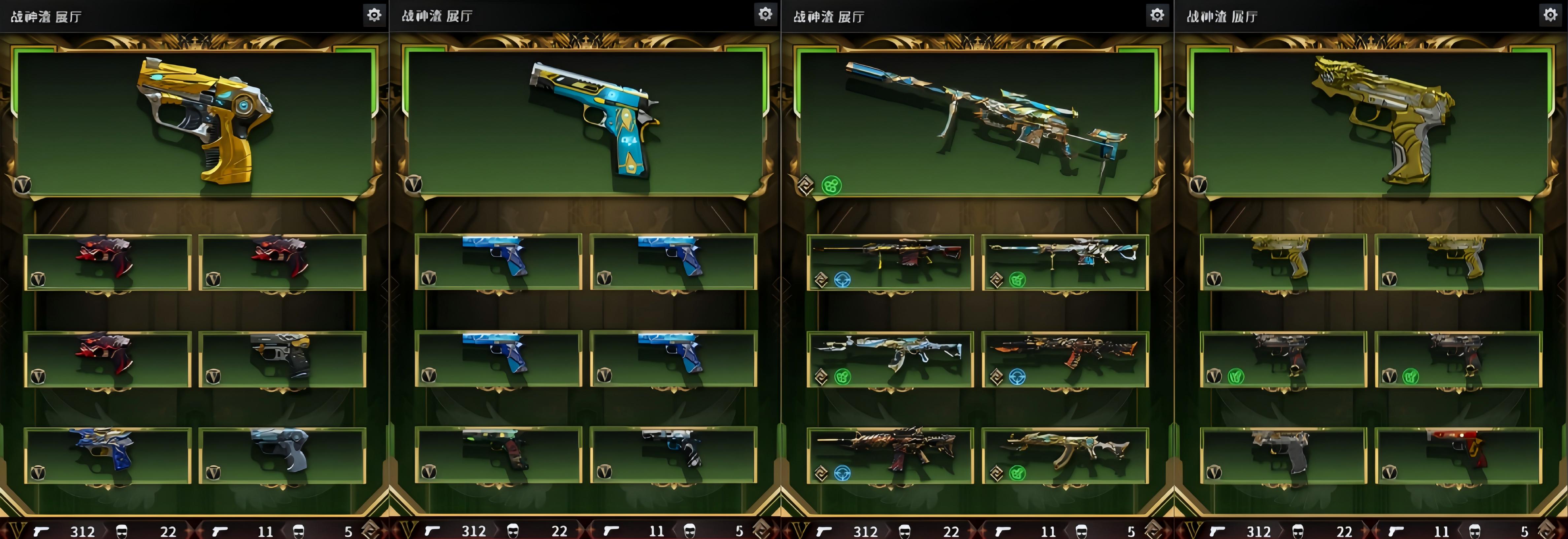Select the plain silver-grey futuristic pistol slot

pos(282,455)
